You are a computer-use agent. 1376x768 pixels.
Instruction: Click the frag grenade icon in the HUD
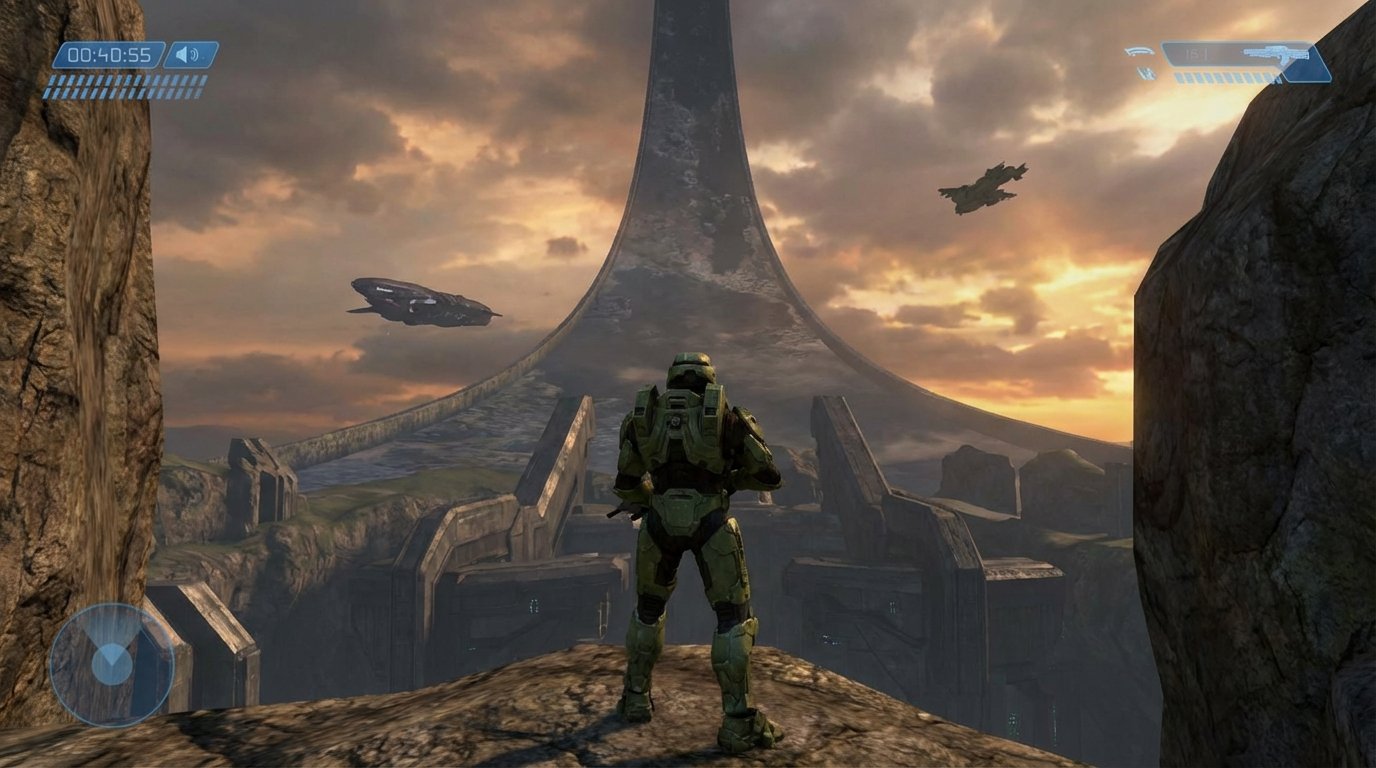(x=1139, y=52)
